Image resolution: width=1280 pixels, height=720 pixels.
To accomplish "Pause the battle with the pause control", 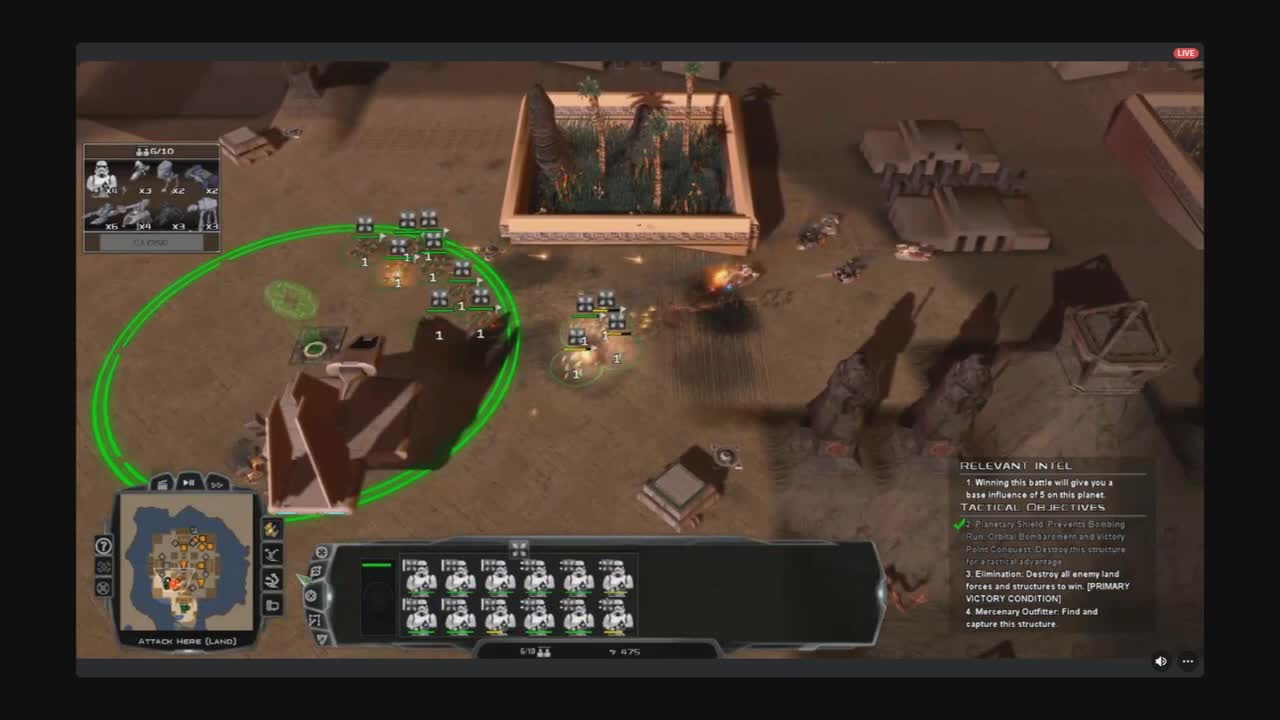I will point(189,483).
